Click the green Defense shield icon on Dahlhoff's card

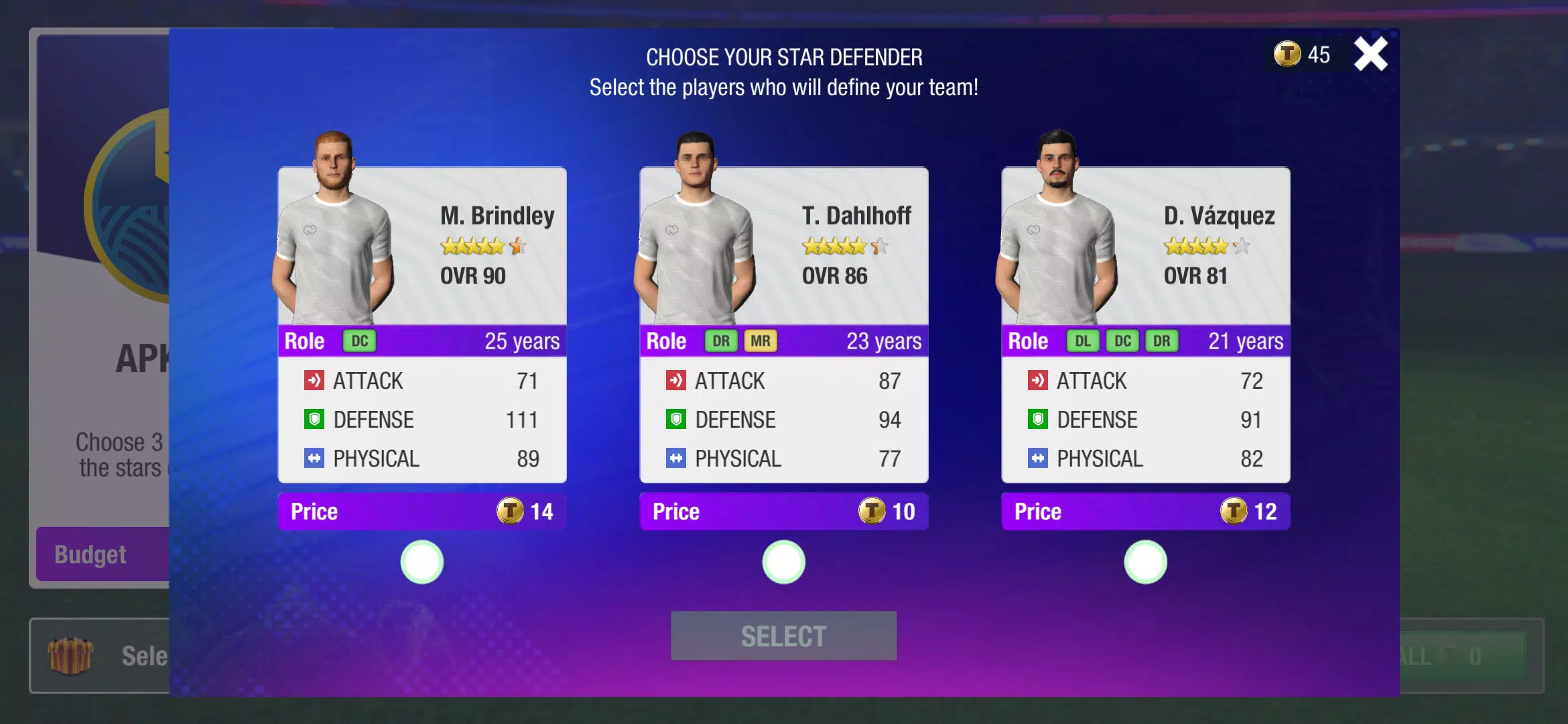tap(676, 420)
